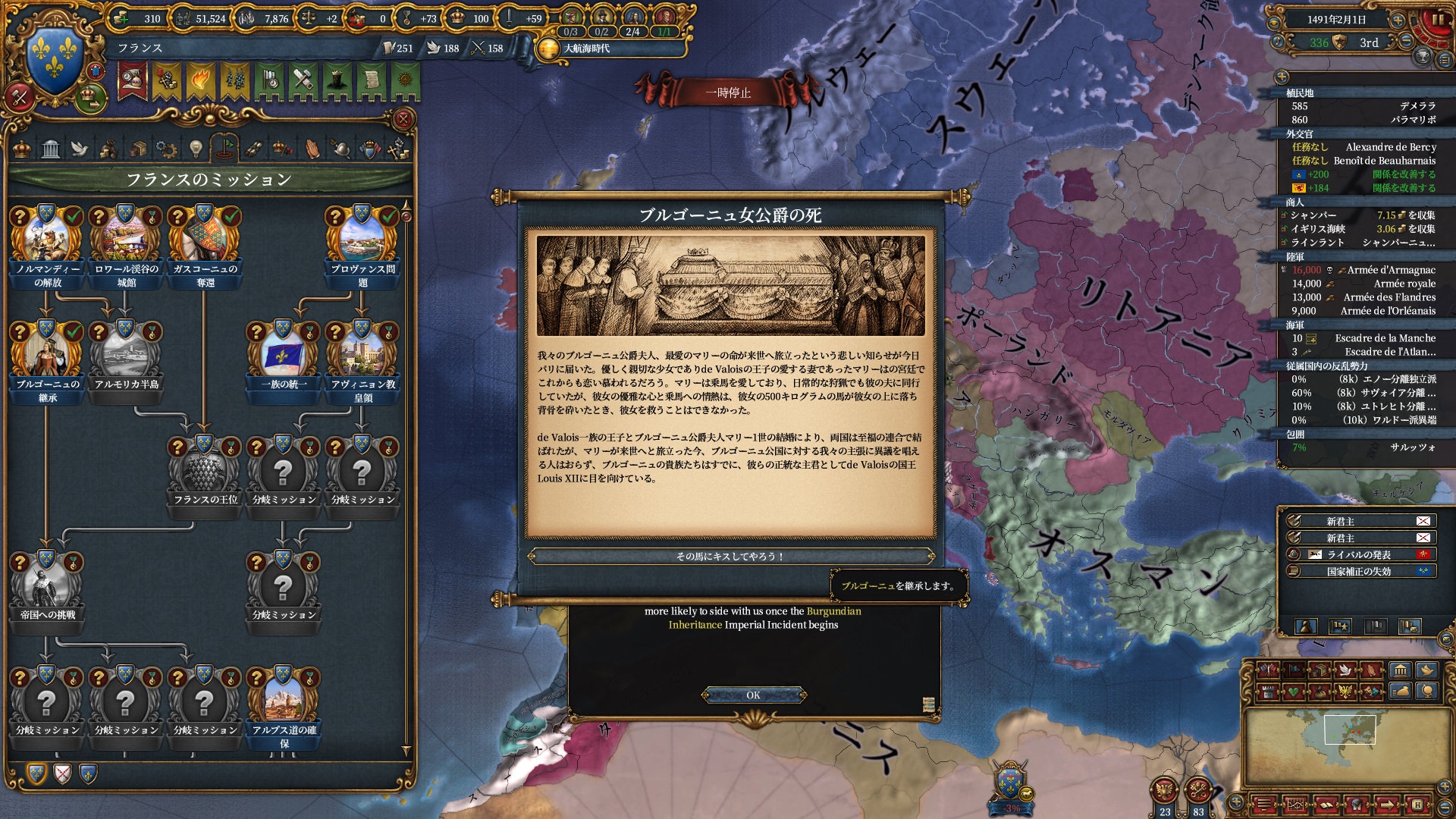Click the 一時停止 paused banner
The width and height of the screenshot is (1456, 819).
[728, 93]
